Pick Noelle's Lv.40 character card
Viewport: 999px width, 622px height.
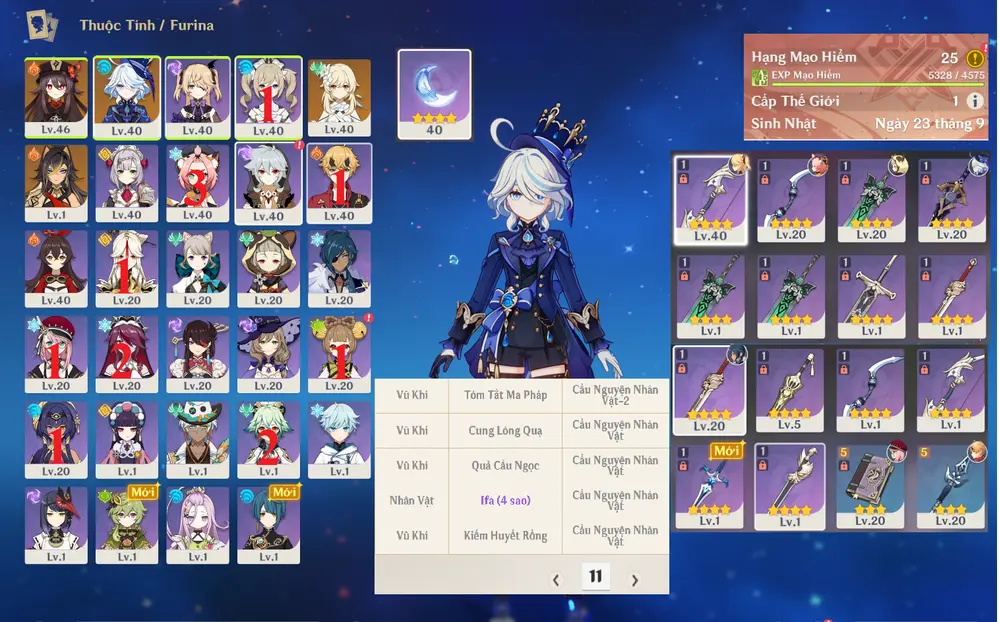click(127, 182)
